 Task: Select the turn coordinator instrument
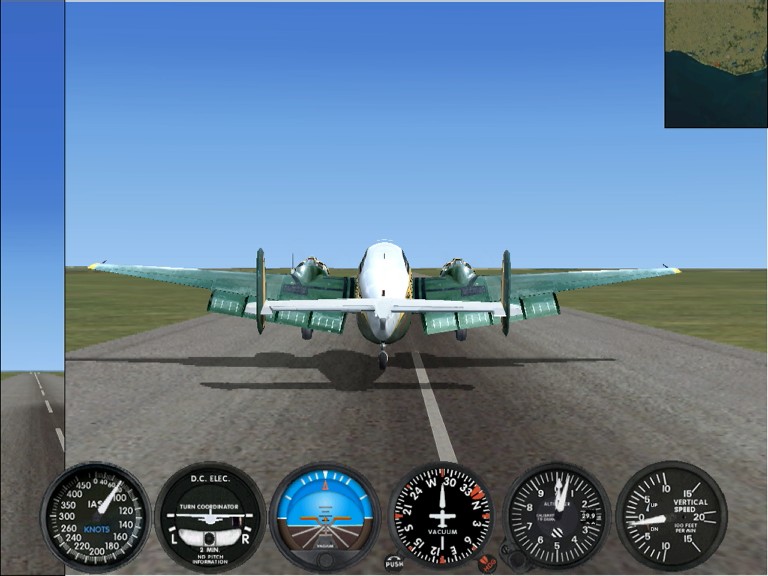coord(210,517)
